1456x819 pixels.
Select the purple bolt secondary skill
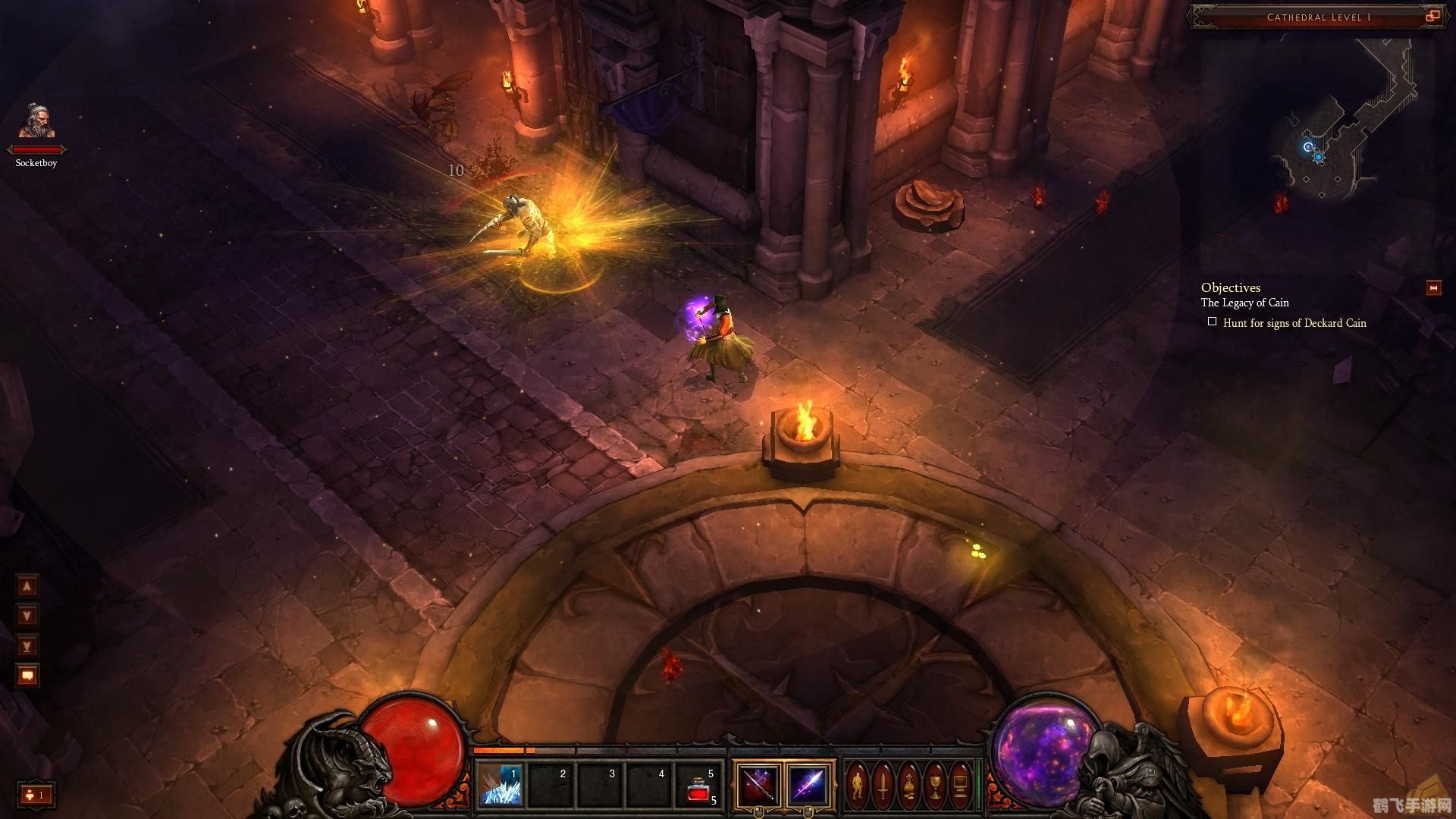point(808,785)
